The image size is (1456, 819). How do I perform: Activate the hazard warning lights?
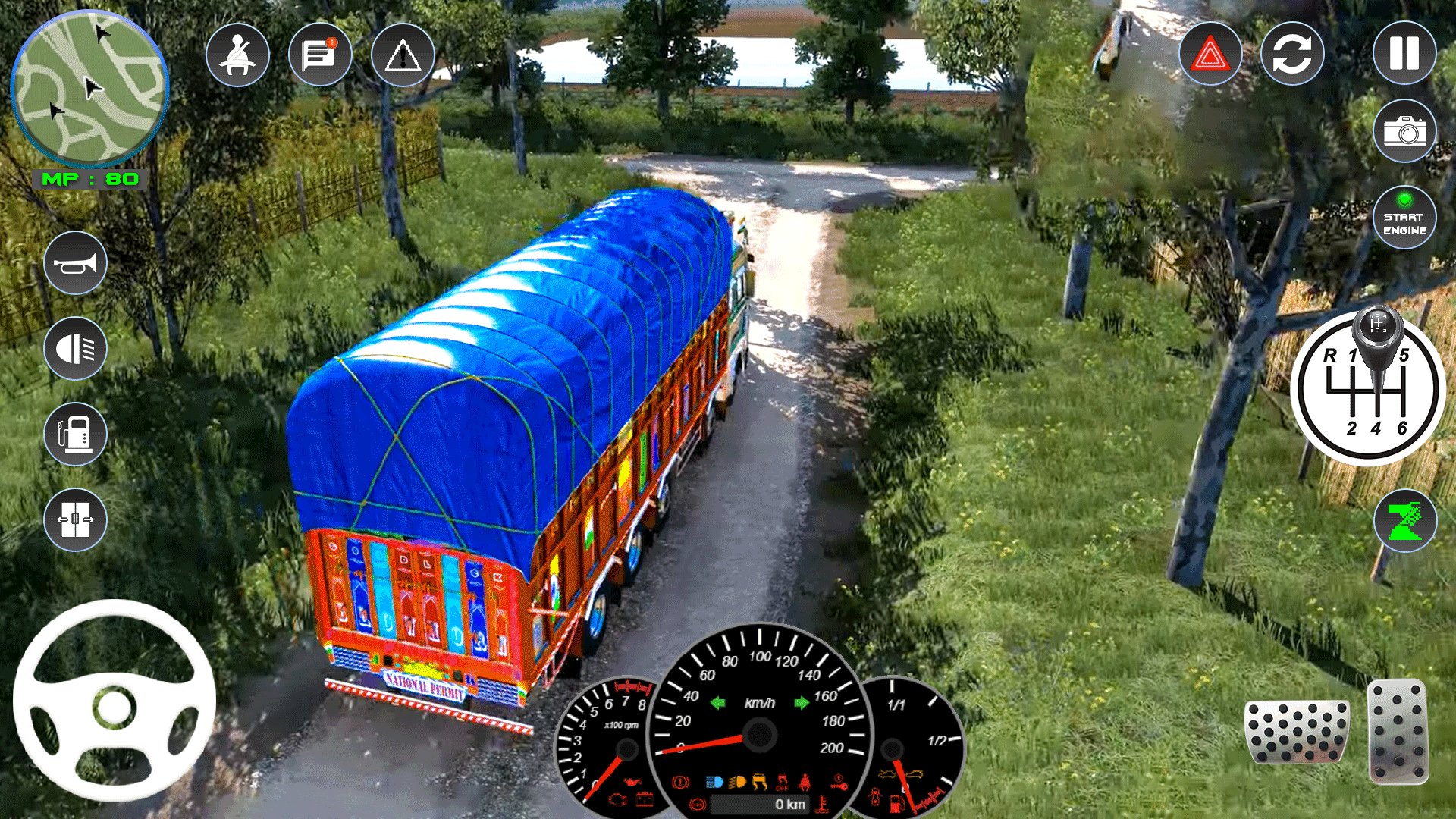pyautogui.click(x=1211, y=54)
